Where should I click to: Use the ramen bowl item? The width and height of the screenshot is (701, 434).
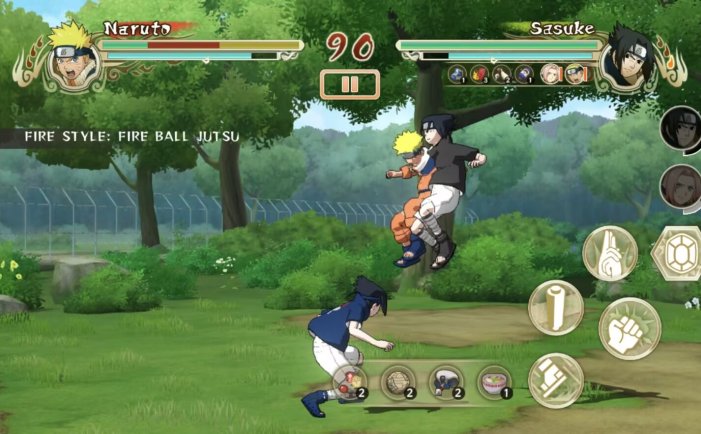click(494, 382)
